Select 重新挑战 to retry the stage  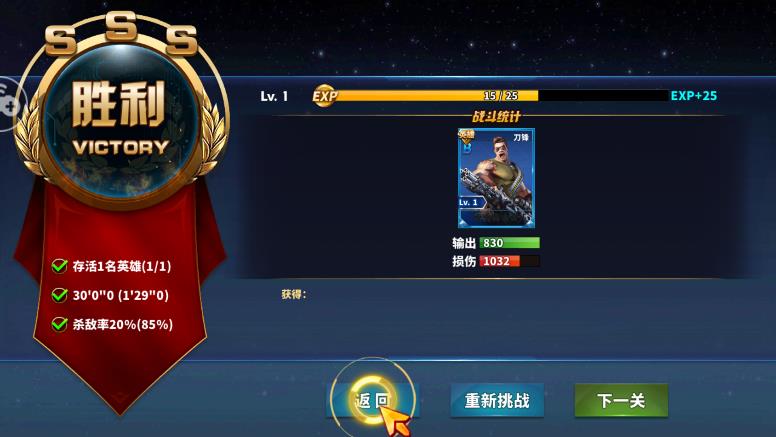pos(496,401)
